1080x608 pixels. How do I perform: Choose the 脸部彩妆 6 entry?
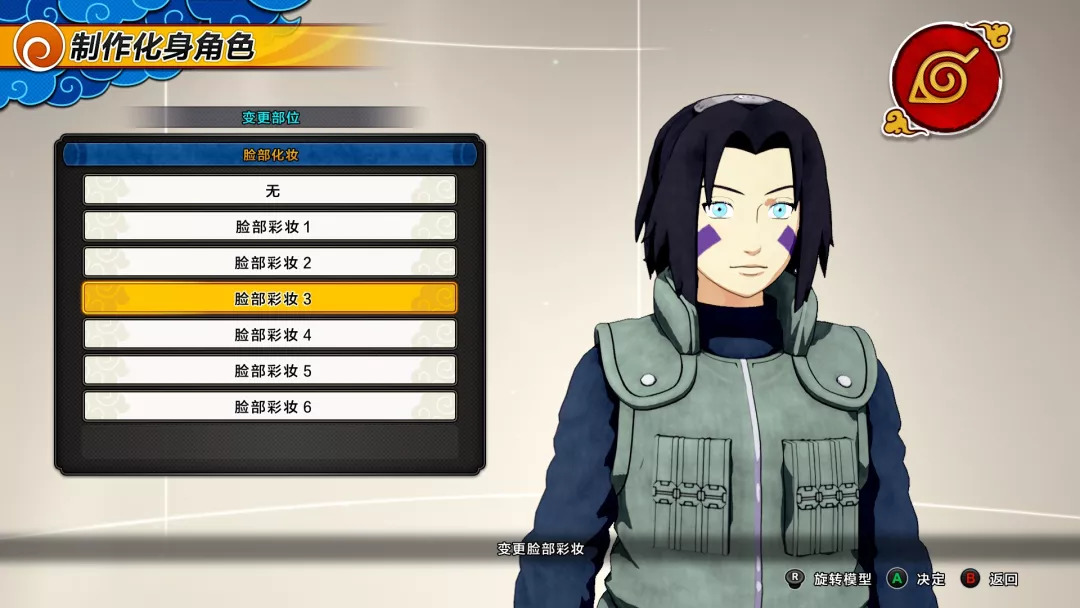(x=270, y=406)
